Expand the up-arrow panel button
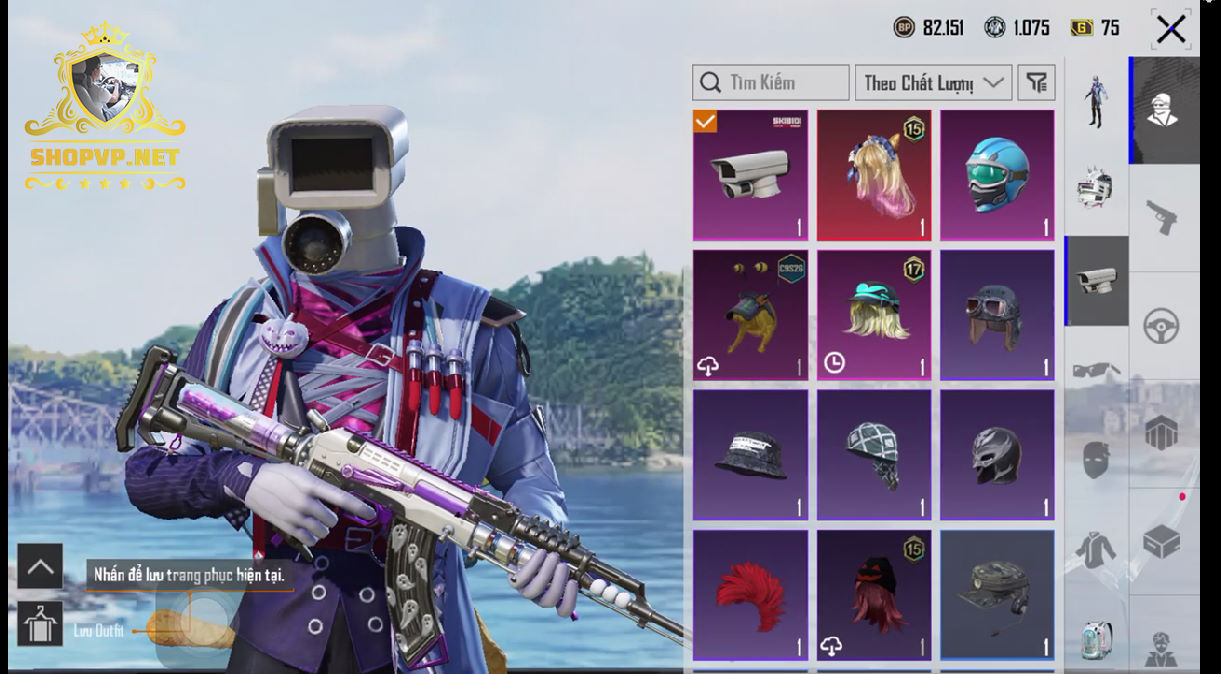Screen dimensions: 1221x674 pos(40,567)
